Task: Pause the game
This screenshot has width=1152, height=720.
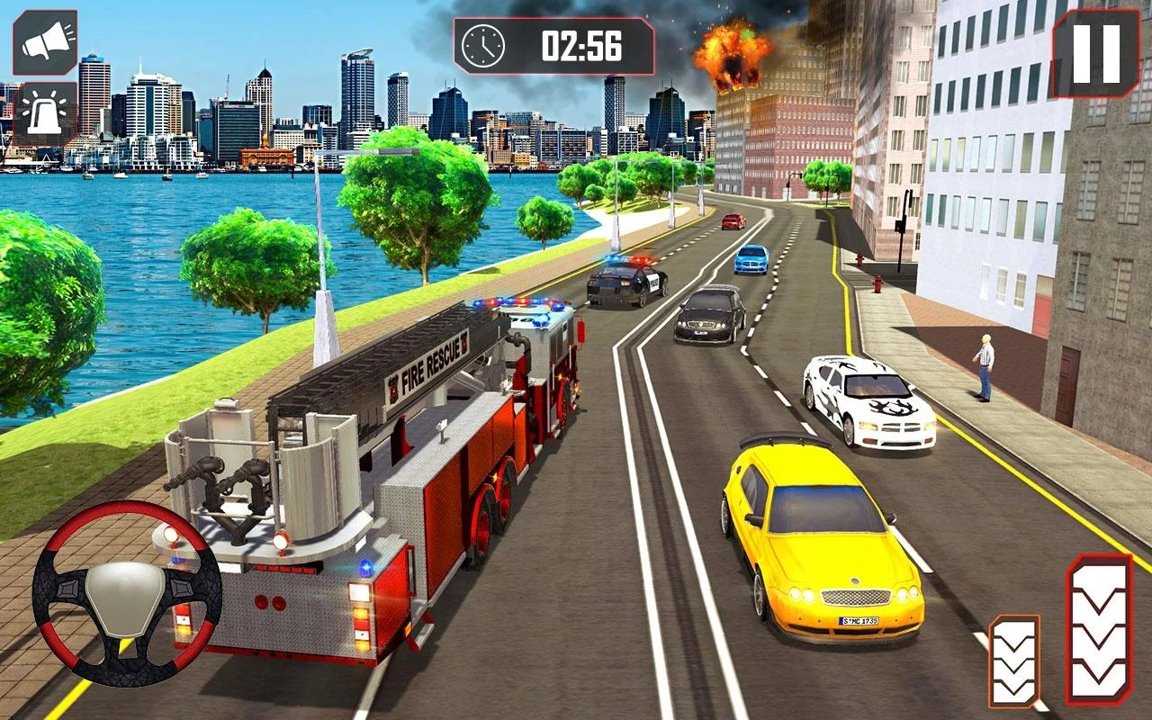Action: (1096, 53)
